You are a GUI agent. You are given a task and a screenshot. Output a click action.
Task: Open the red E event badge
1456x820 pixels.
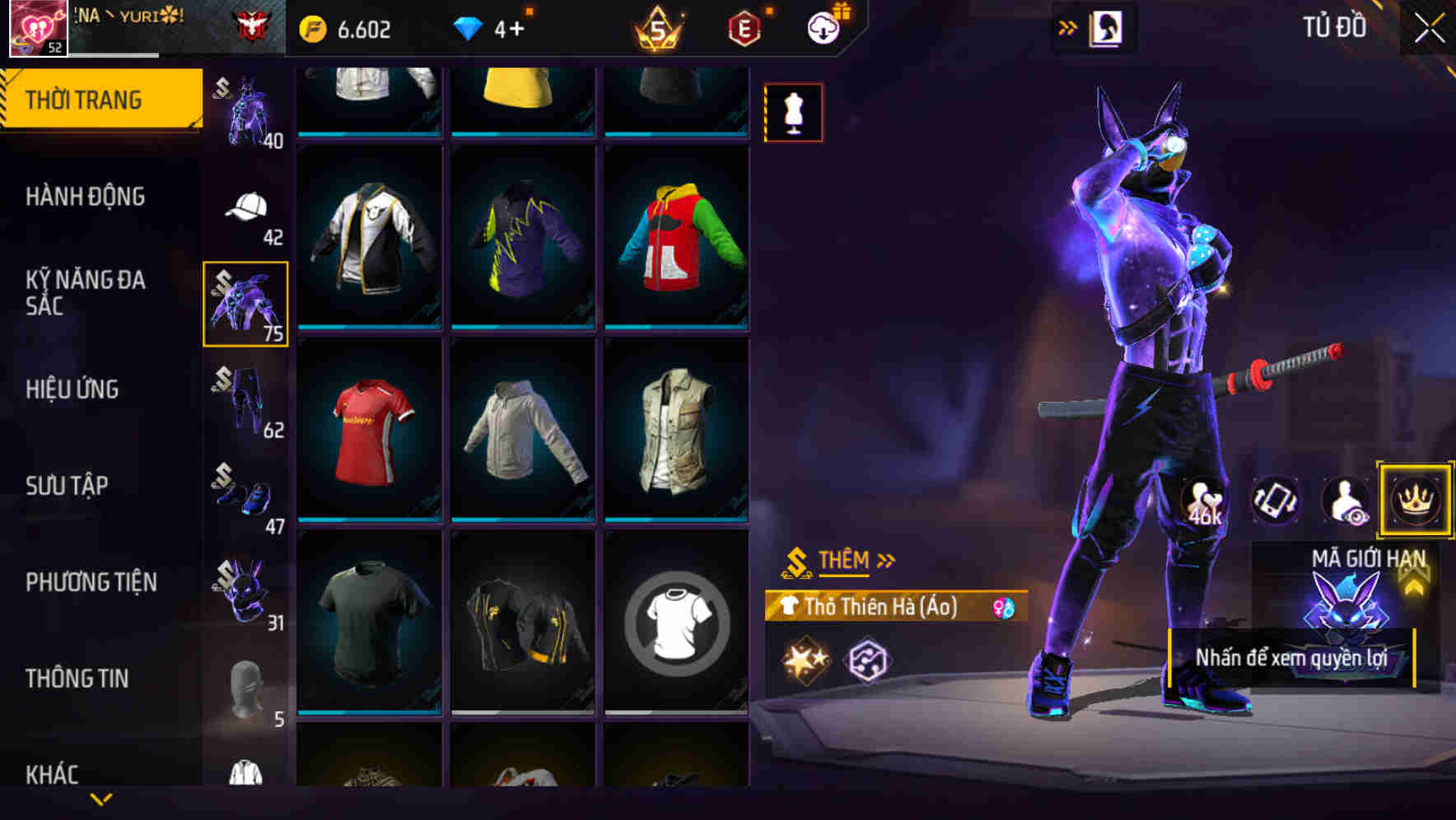(744, 26)
